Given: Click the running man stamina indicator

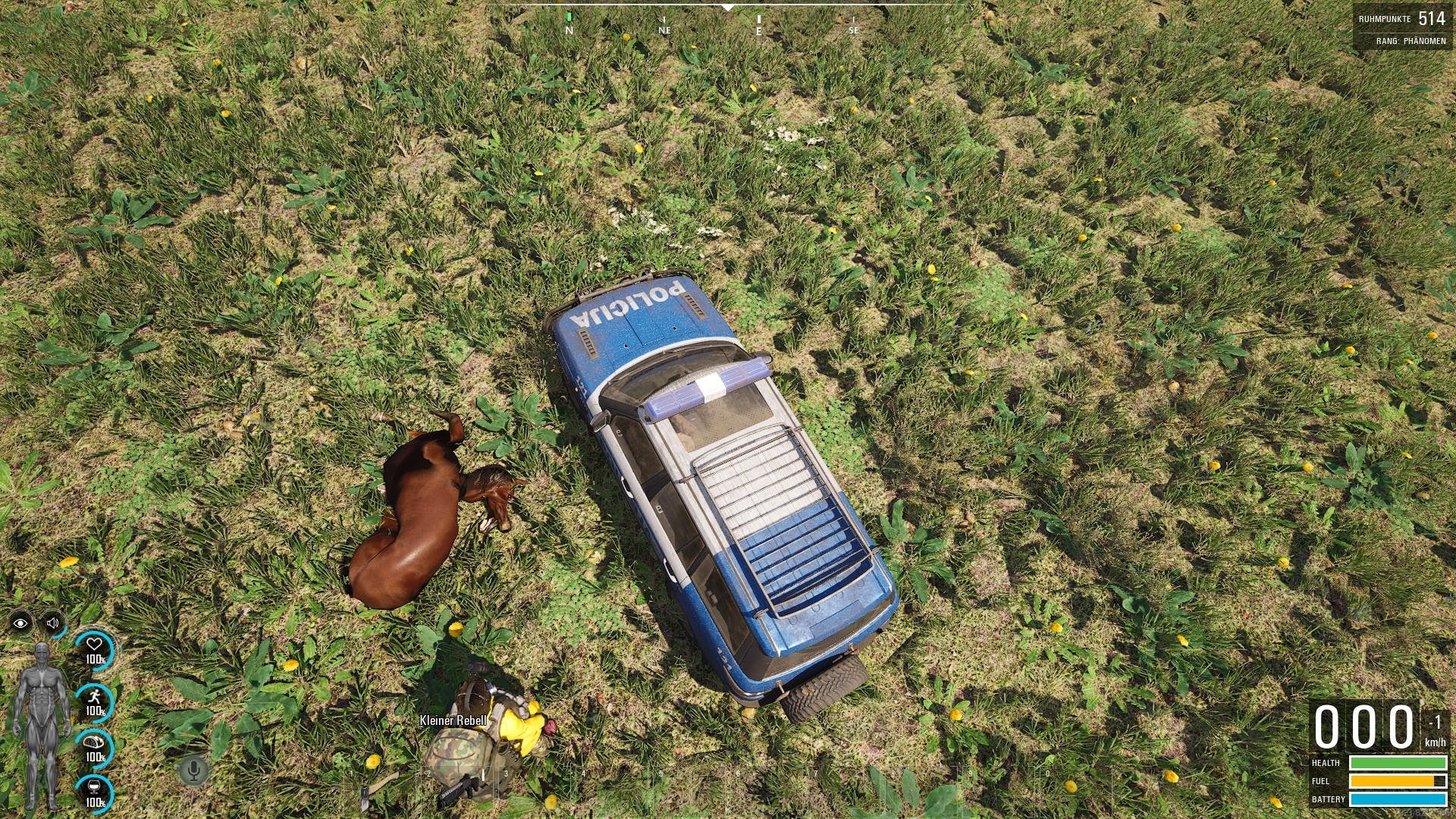Looking at the screenshot, I should (x=95, y=701).
